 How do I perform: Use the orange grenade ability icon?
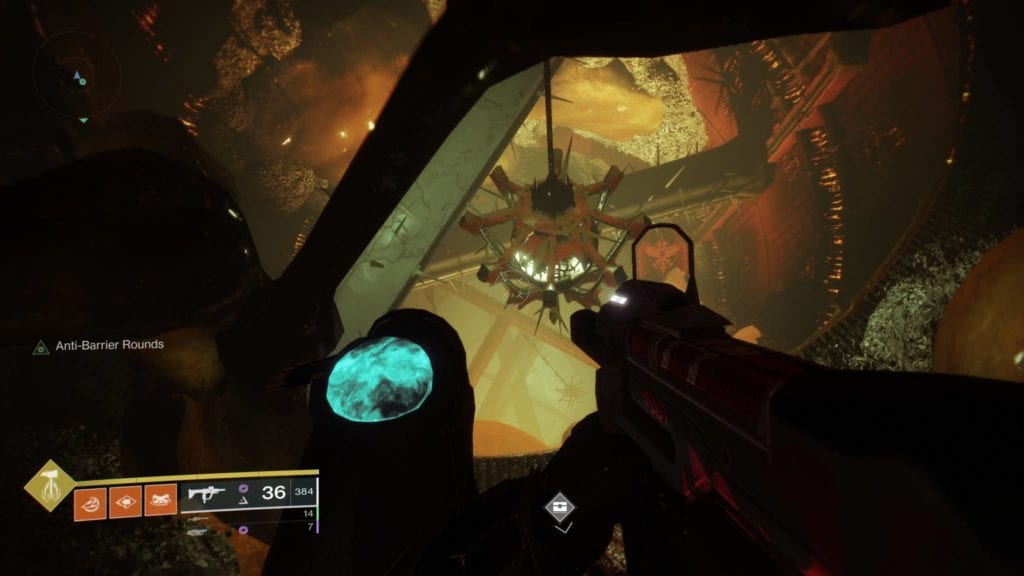89,501
